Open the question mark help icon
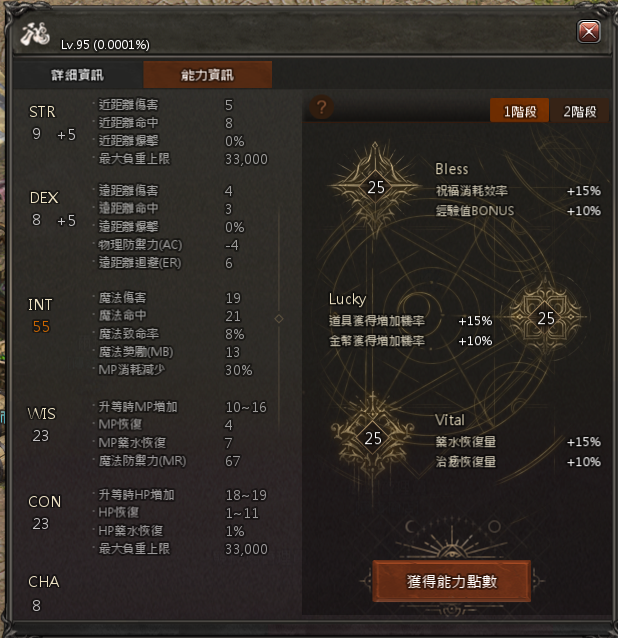 (x=321, y=108)
